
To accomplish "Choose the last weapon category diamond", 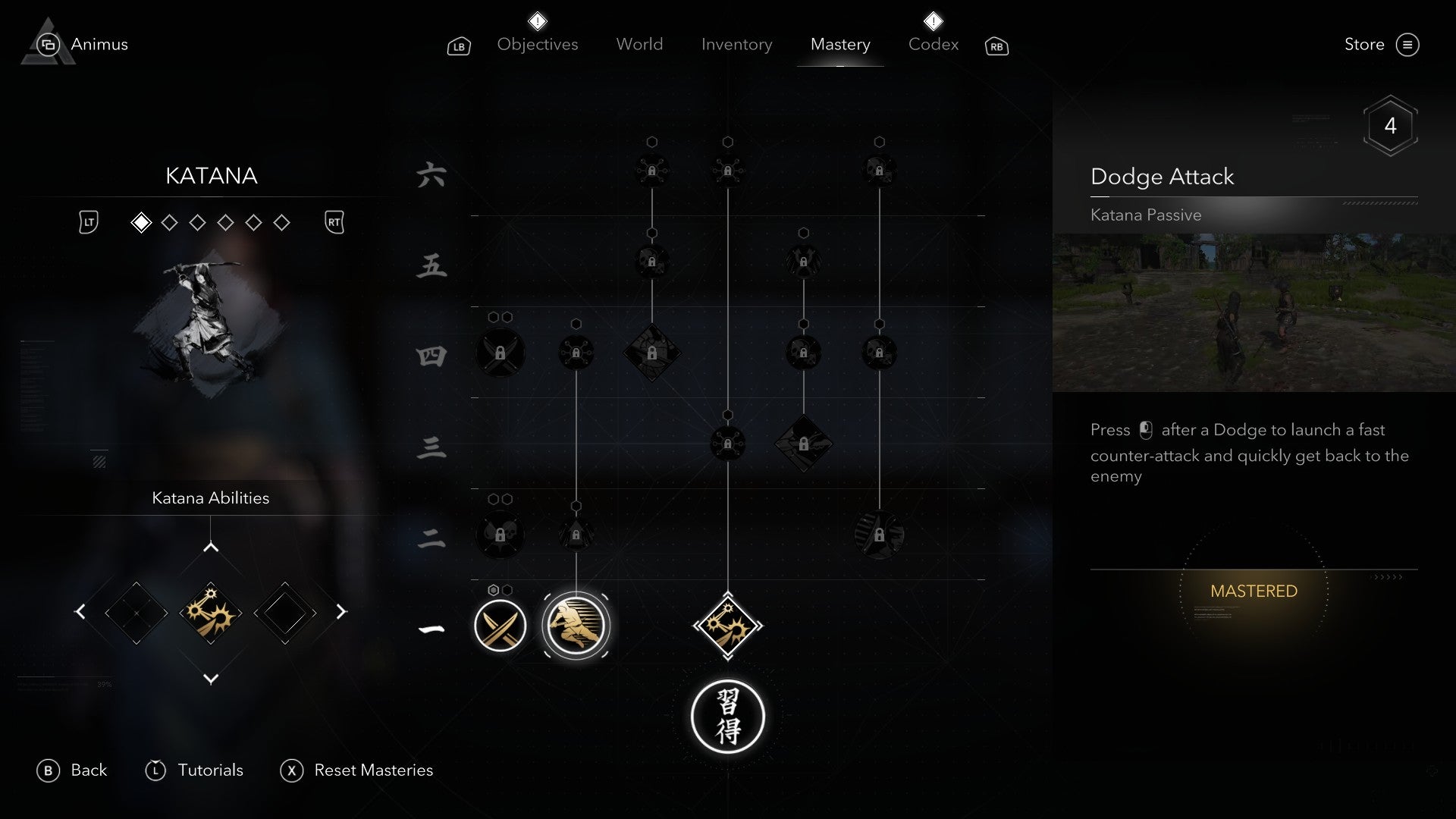I will click(x=282, y=222).
